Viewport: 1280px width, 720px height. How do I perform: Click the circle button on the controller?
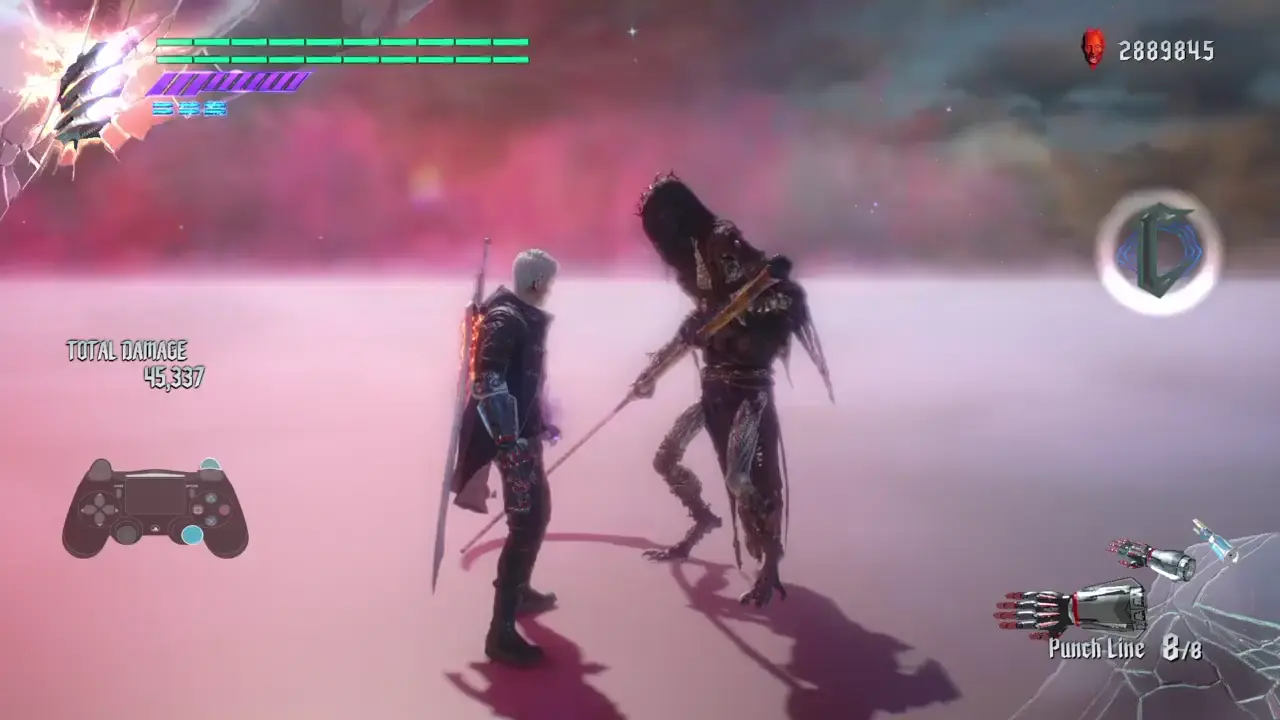pyautogui.click(x=223, y=510)
